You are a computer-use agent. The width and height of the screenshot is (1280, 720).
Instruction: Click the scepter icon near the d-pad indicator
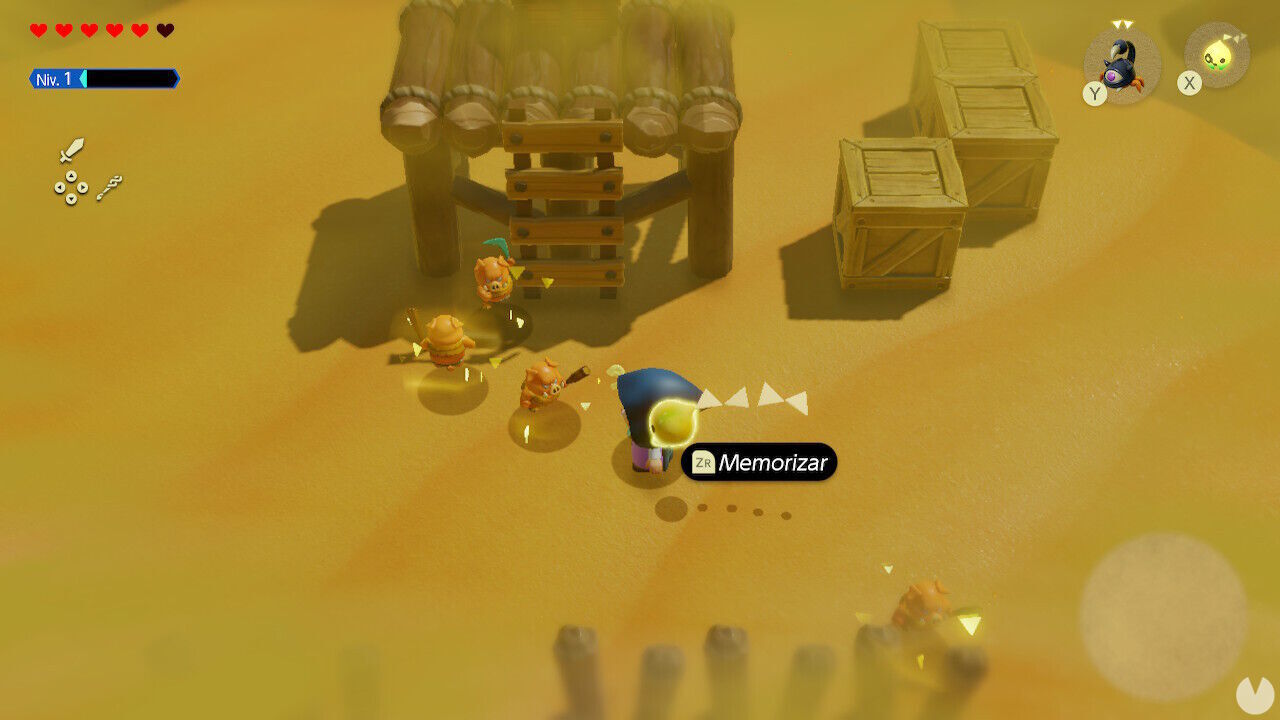coord(110,188)
